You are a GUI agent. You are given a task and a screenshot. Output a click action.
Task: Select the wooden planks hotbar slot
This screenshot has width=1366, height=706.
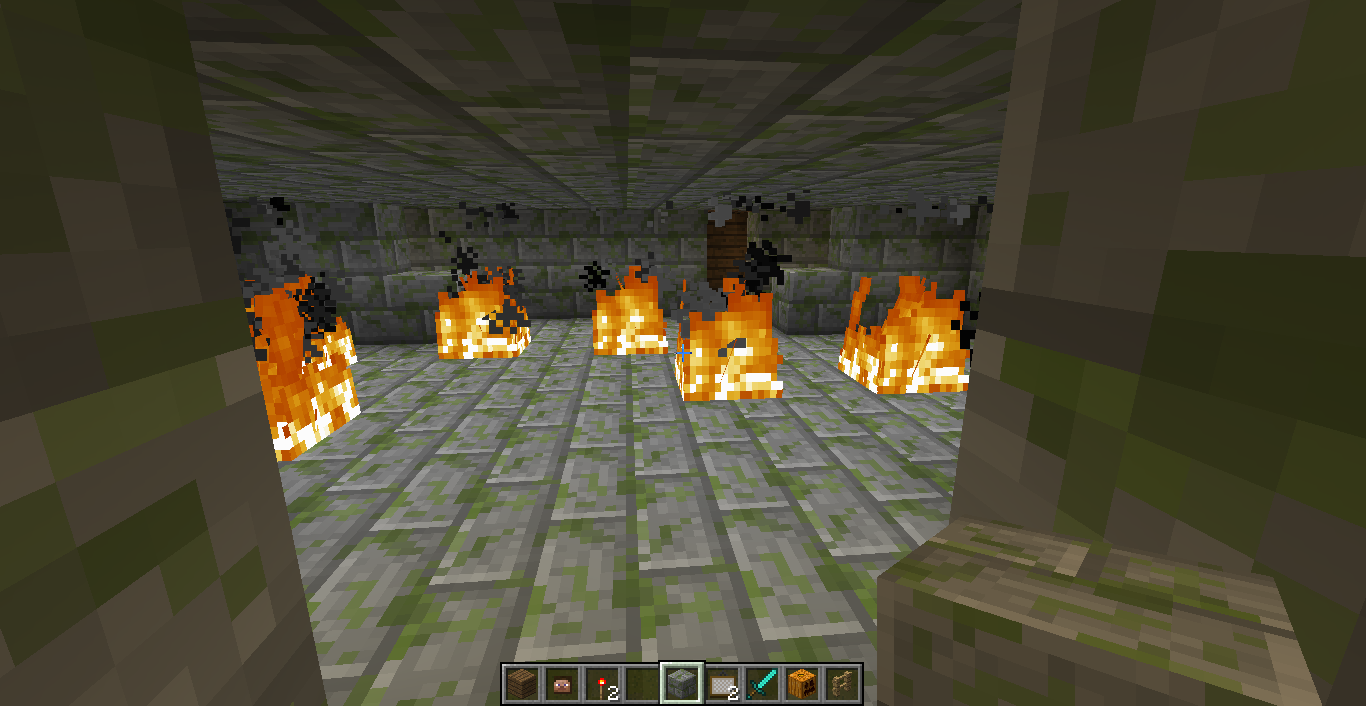522,684
